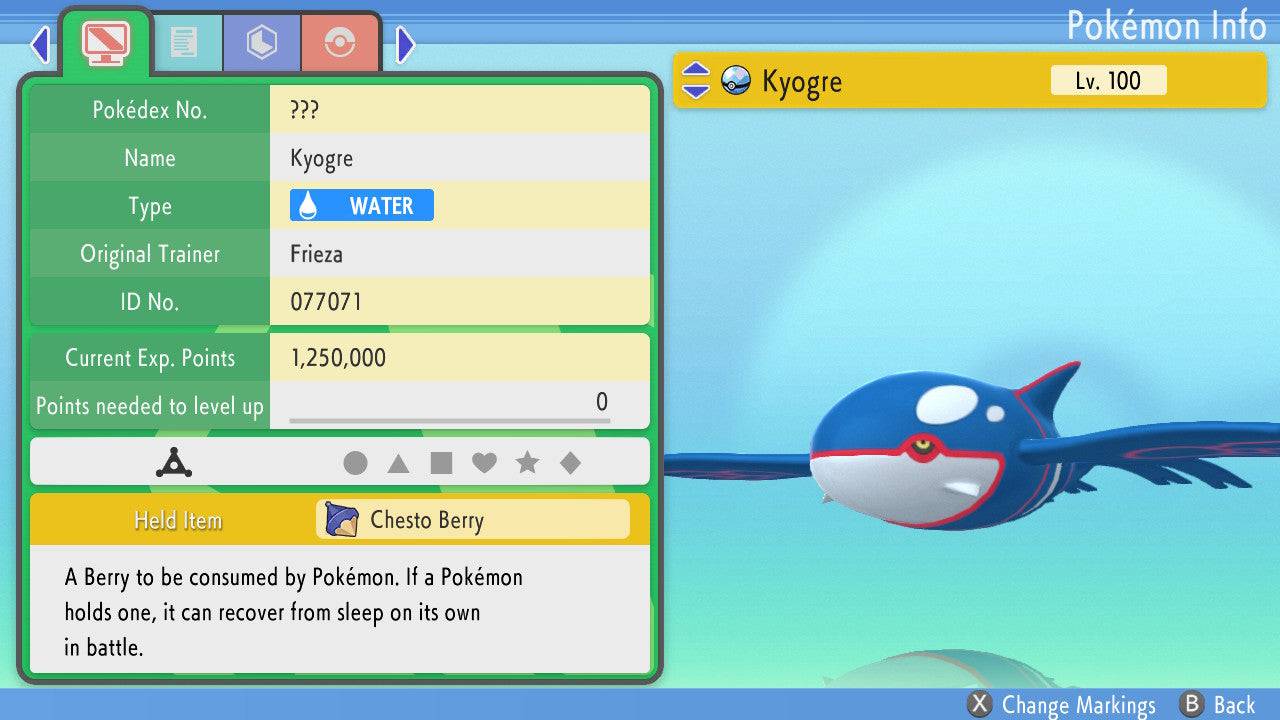1280x720 pixels.
Task: Toggle the heart marking
Action: coord(484,463)
